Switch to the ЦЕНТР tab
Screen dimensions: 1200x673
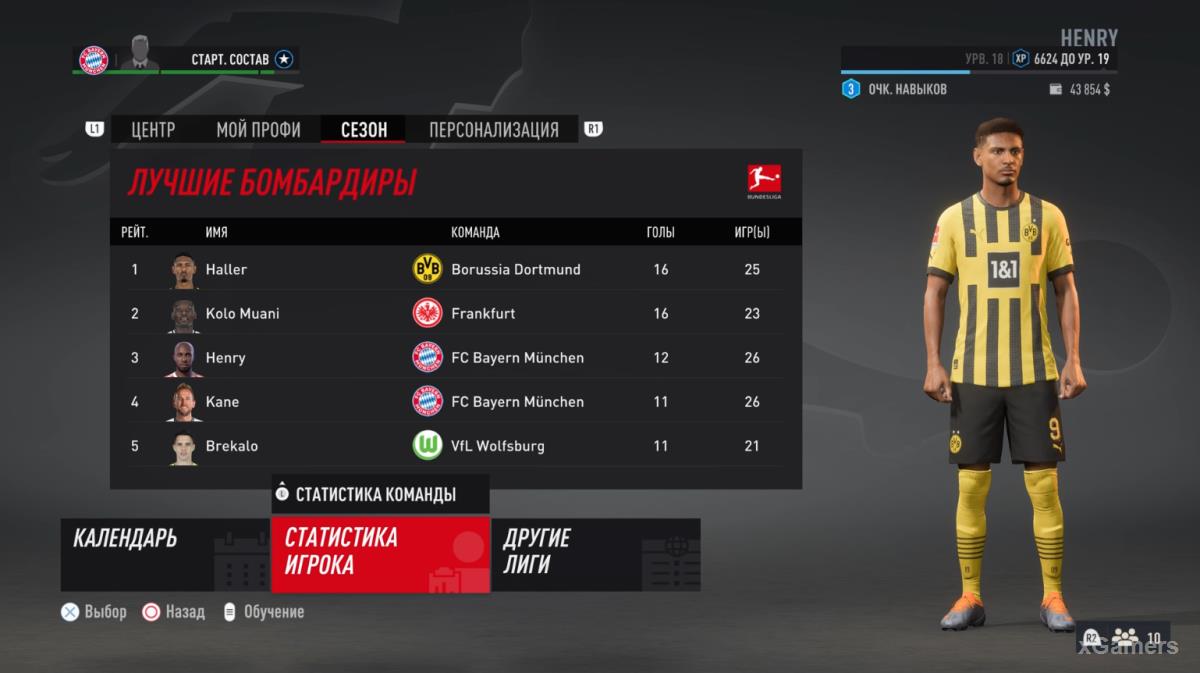coord(153,130)
